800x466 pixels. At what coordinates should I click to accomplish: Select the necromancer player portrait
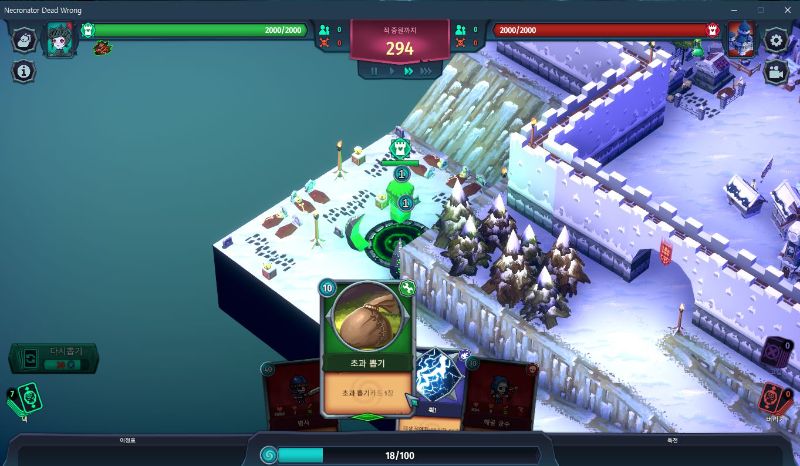59,39
